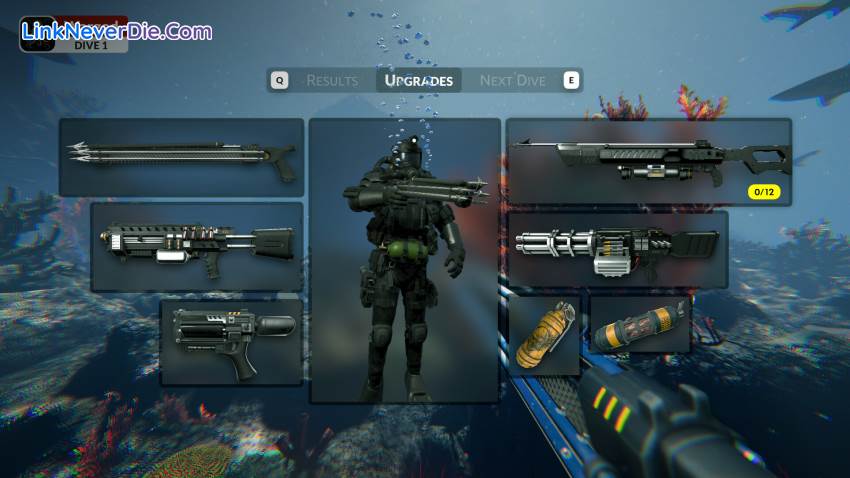The image size is (850, 478).
Task: Open the Upgrades tab
Action: coord(418,80)
